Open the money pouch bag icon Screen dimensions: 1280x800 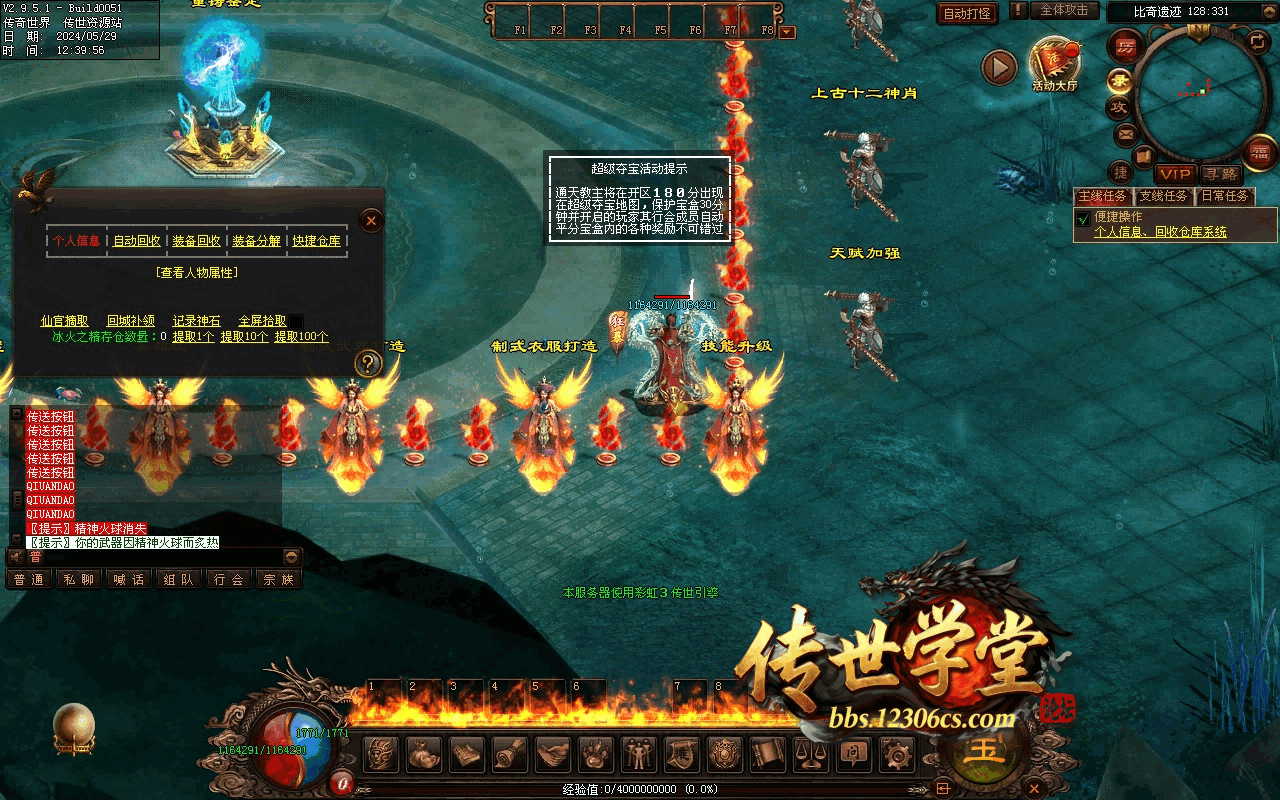425,755
